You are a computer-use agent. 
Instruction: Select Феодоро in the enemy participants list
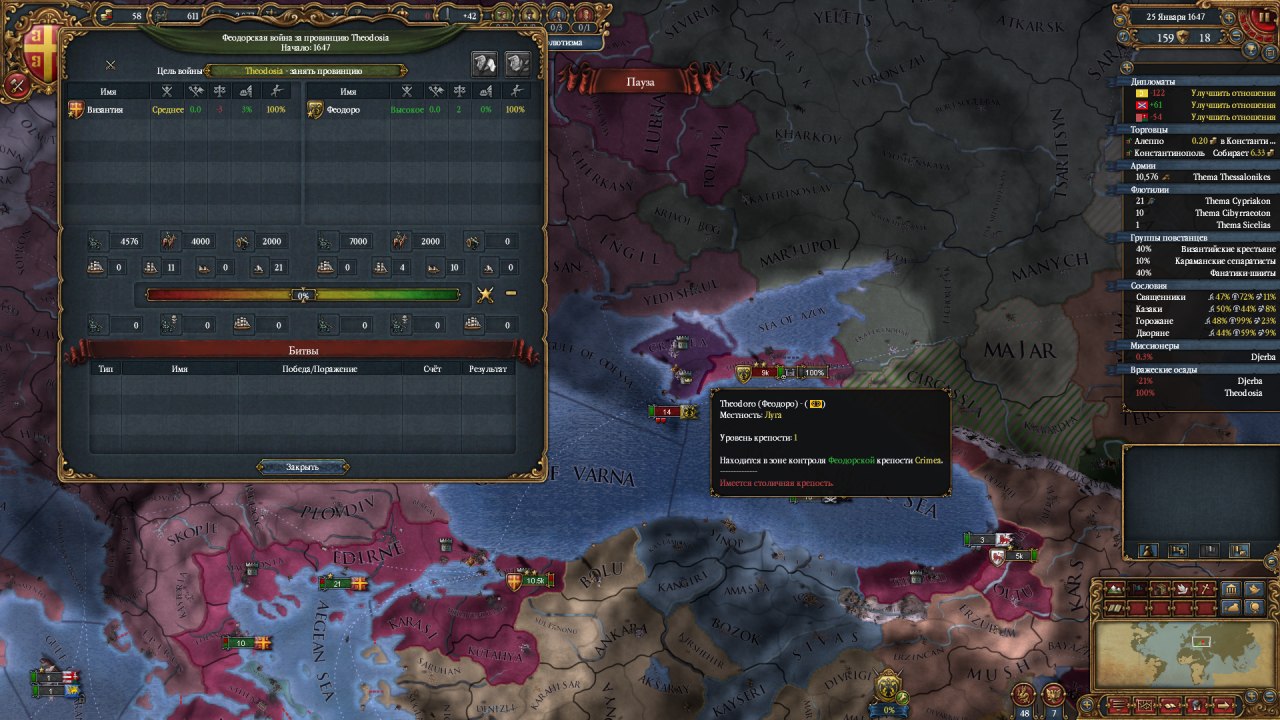coord(337,110)
